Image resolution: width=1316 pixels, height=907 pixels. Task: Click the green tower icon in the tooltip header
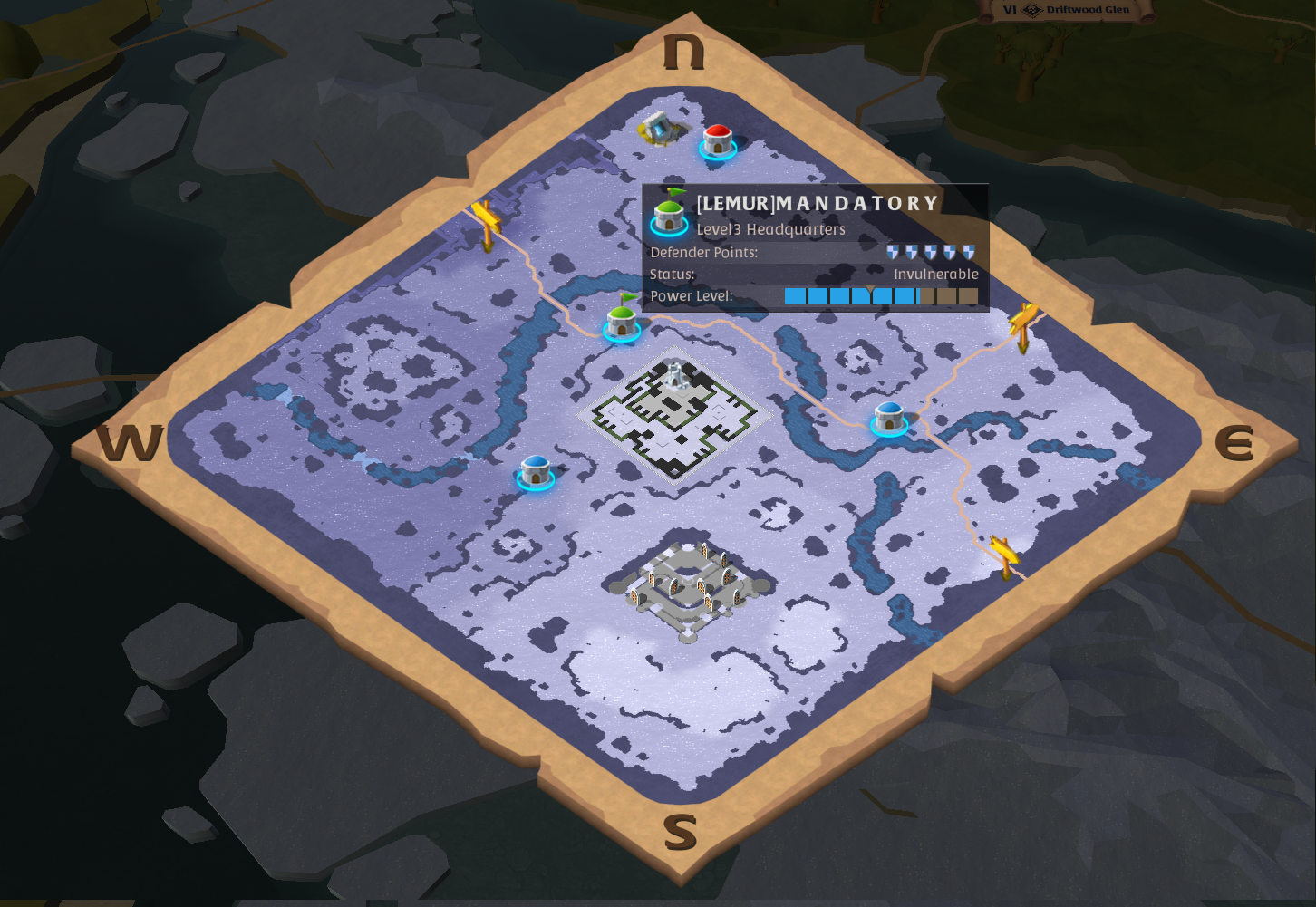click(x=667, y=215)
